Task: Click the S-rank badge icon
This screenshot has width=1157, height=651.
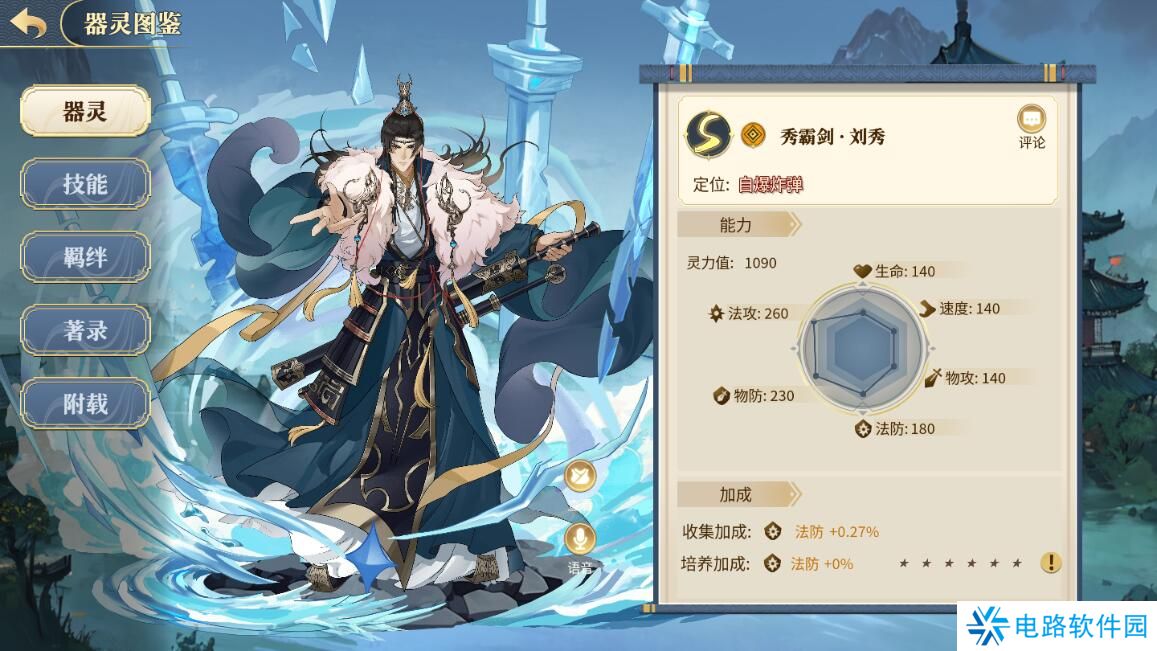Action: pyautogui.click(x=709, y=134)
